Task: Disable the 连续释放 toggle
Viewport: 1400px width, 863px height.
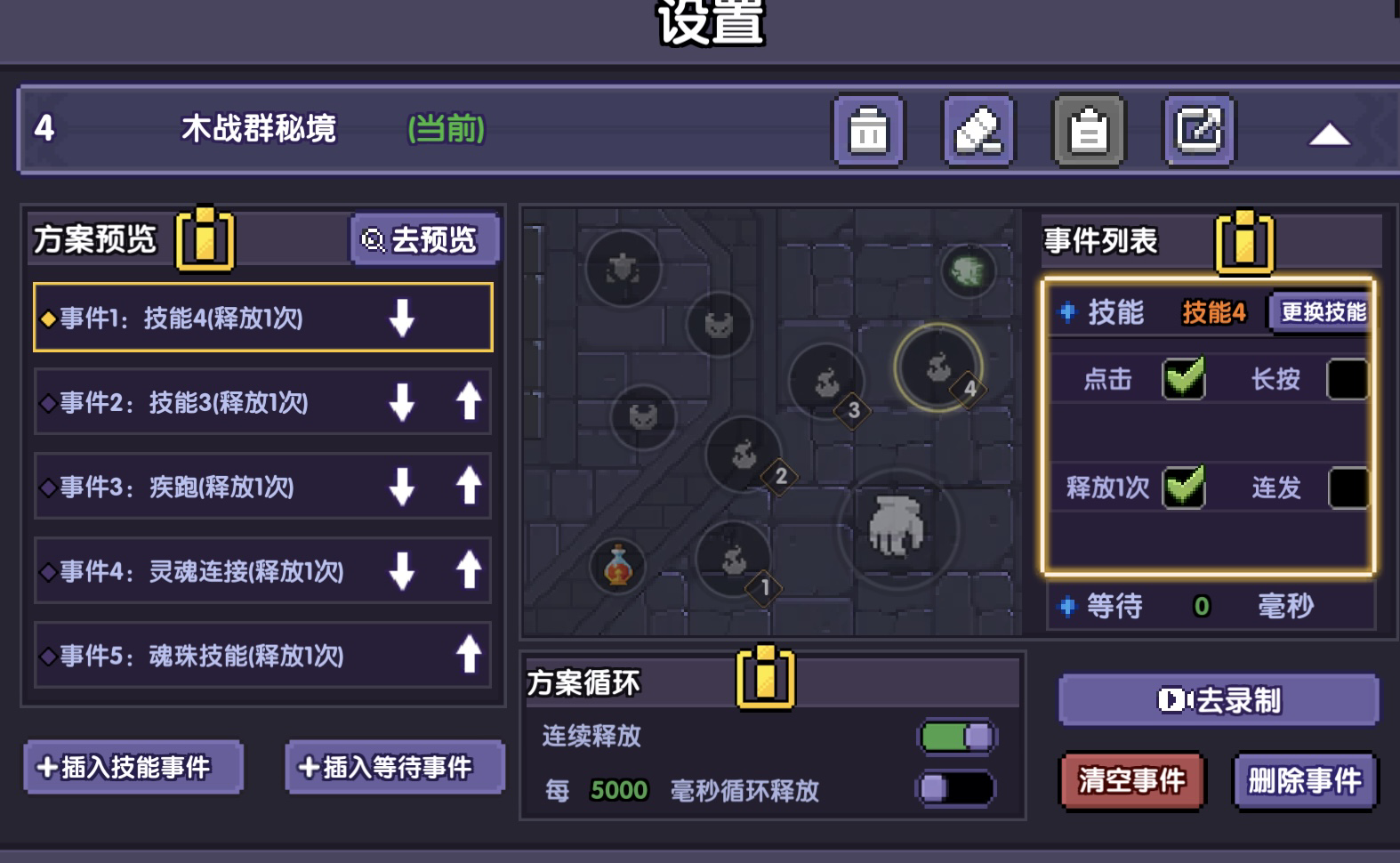Action: pyautogui.click(x=956, y=738)
